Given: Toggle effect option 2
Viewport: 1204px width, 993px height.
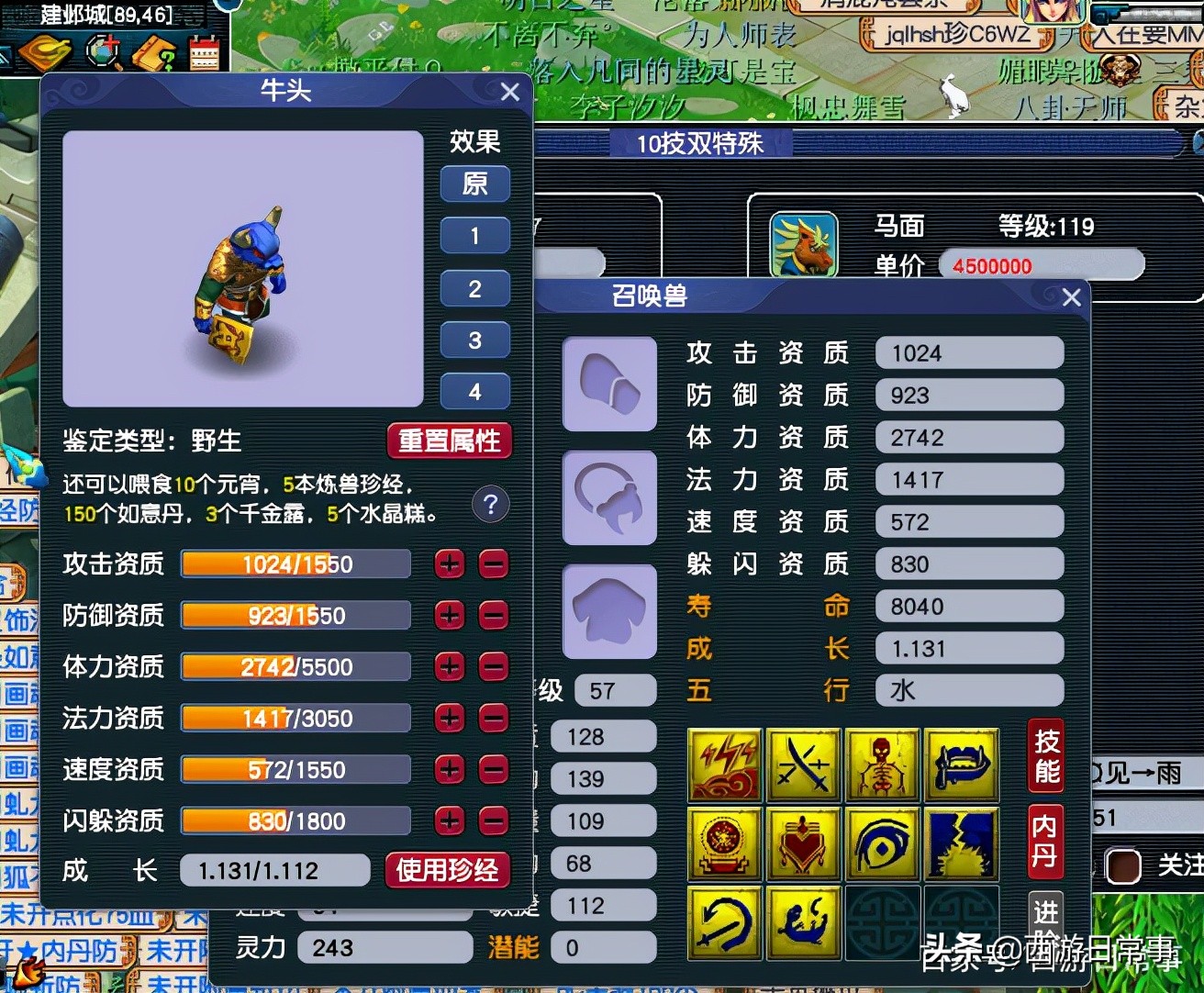Looking at the screenshot, I should click(474, 289).
